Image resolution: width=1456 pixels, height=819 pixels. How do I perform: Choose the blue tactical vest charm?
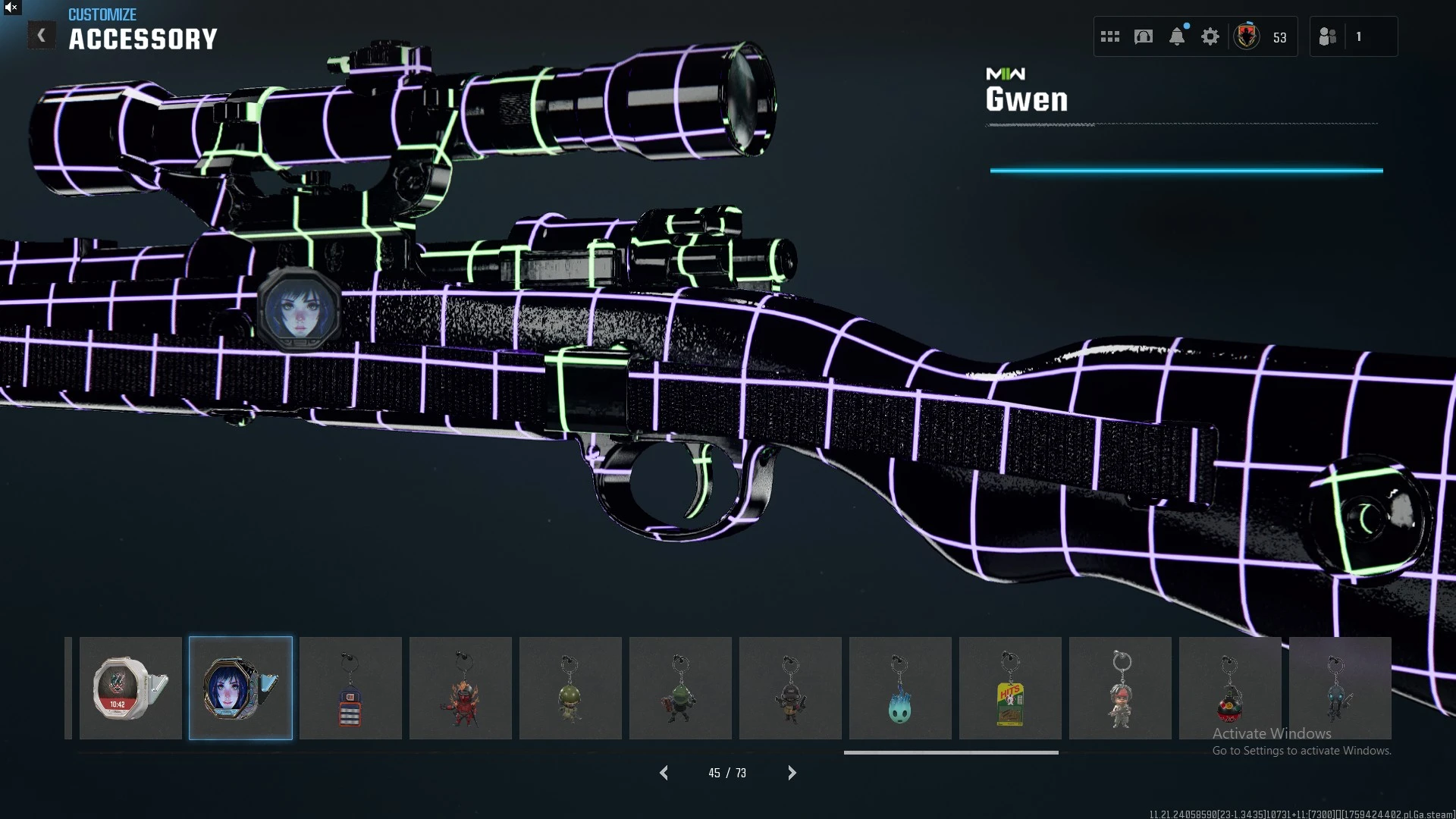(350, 688)
